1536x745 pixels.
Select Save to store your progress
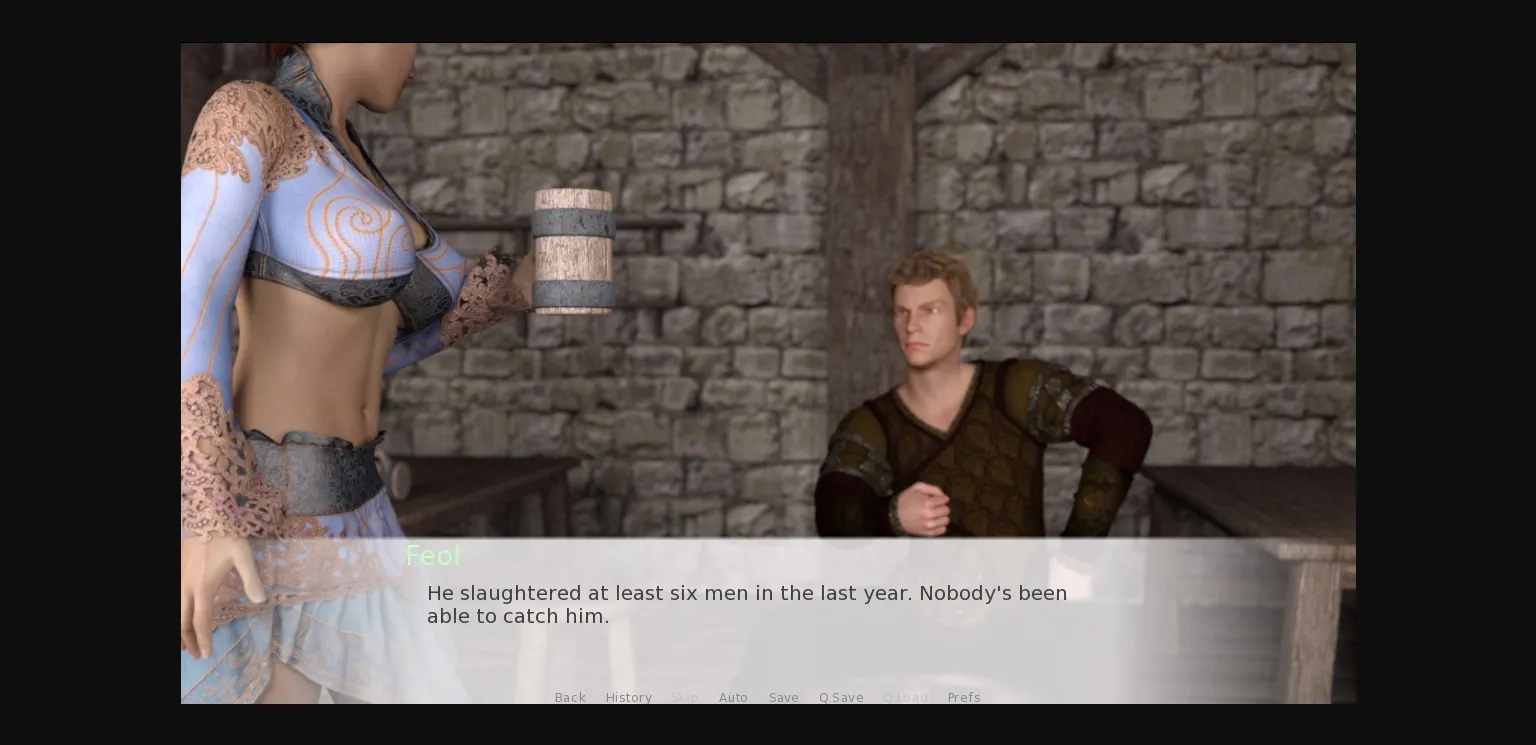coord(783,697)
